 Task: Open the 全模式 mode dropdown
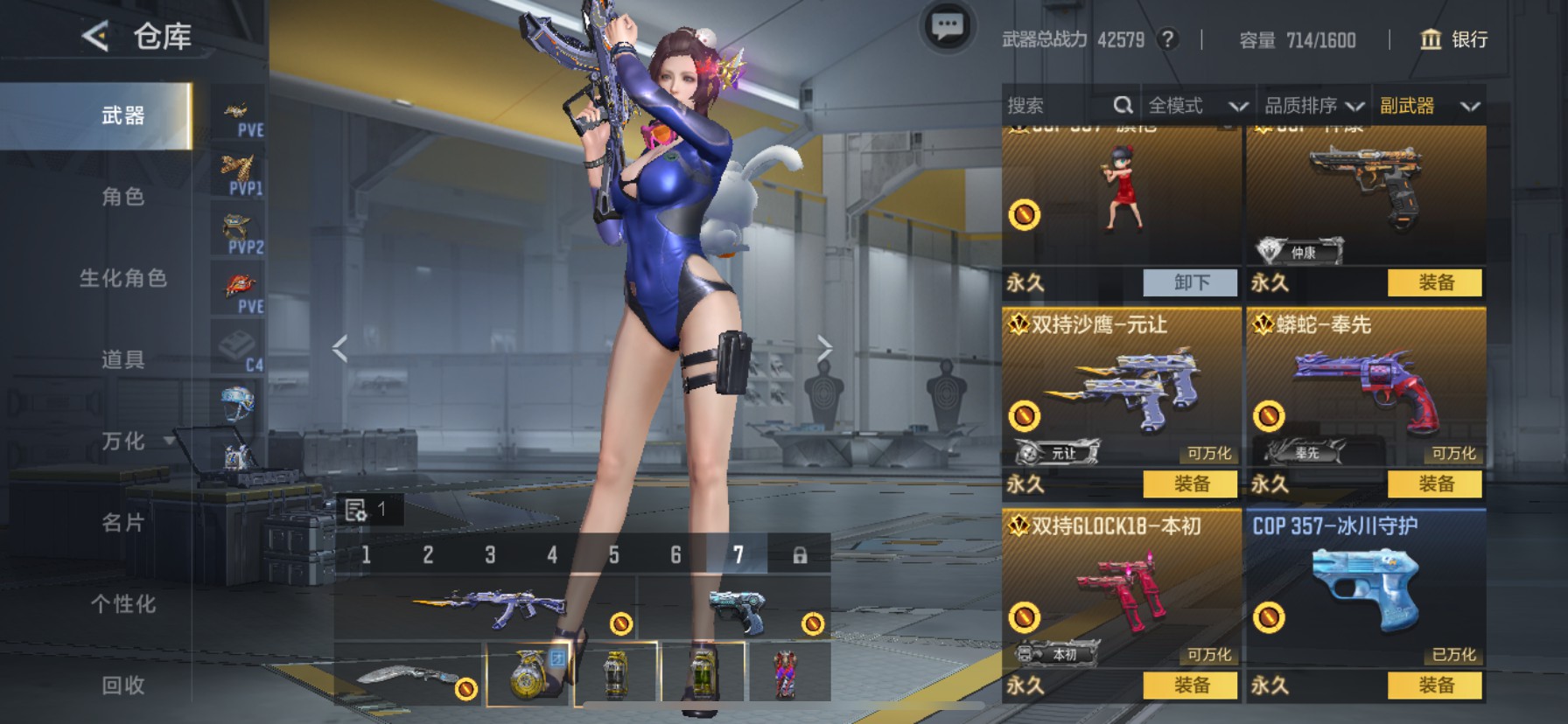click(x=1197, y=106)
